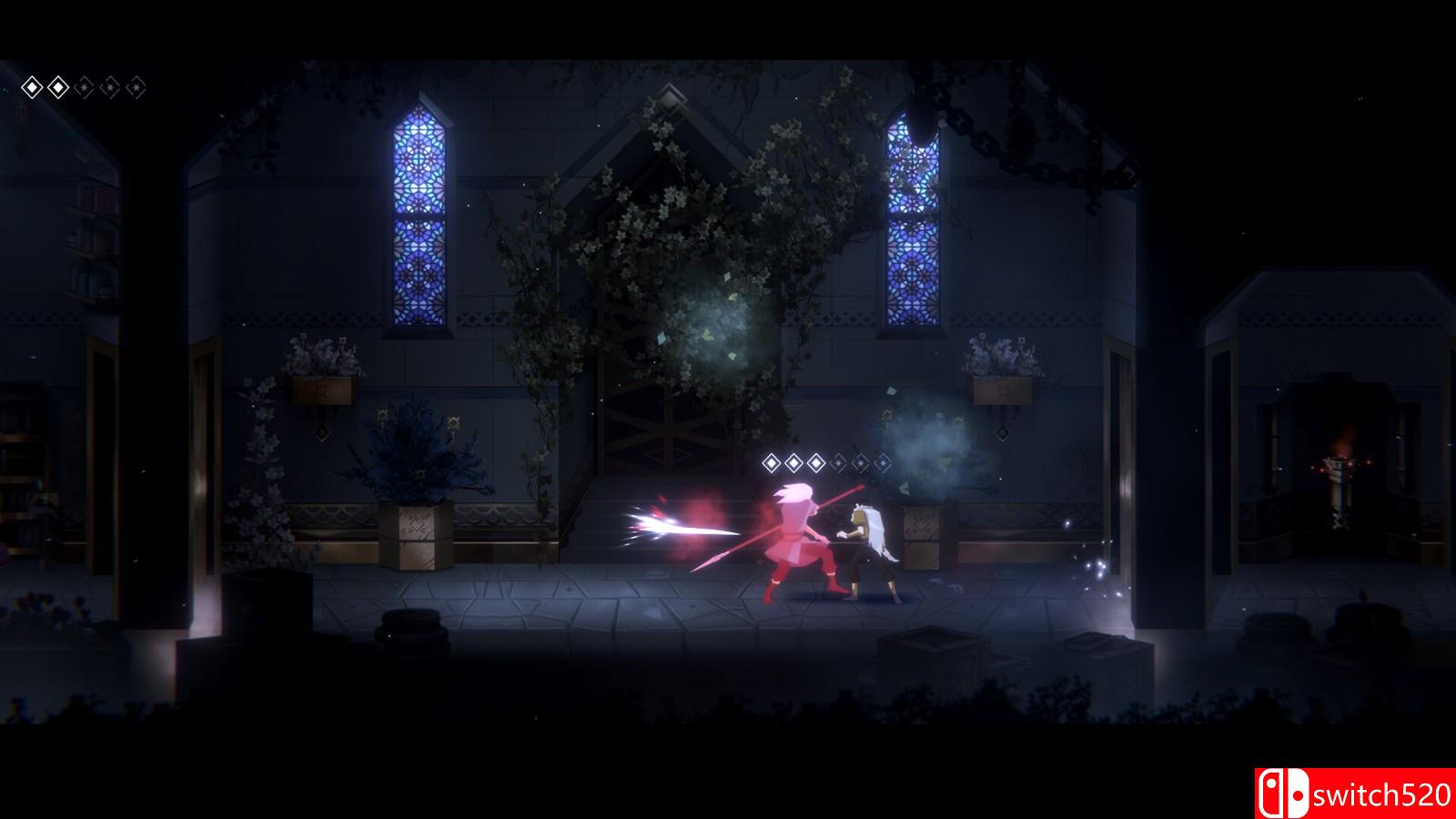This screenshot has height=819, width=1456.
Task: Click the fourth star diamond in the HUD
Action: pyautogui.click(x=111, y=87)
